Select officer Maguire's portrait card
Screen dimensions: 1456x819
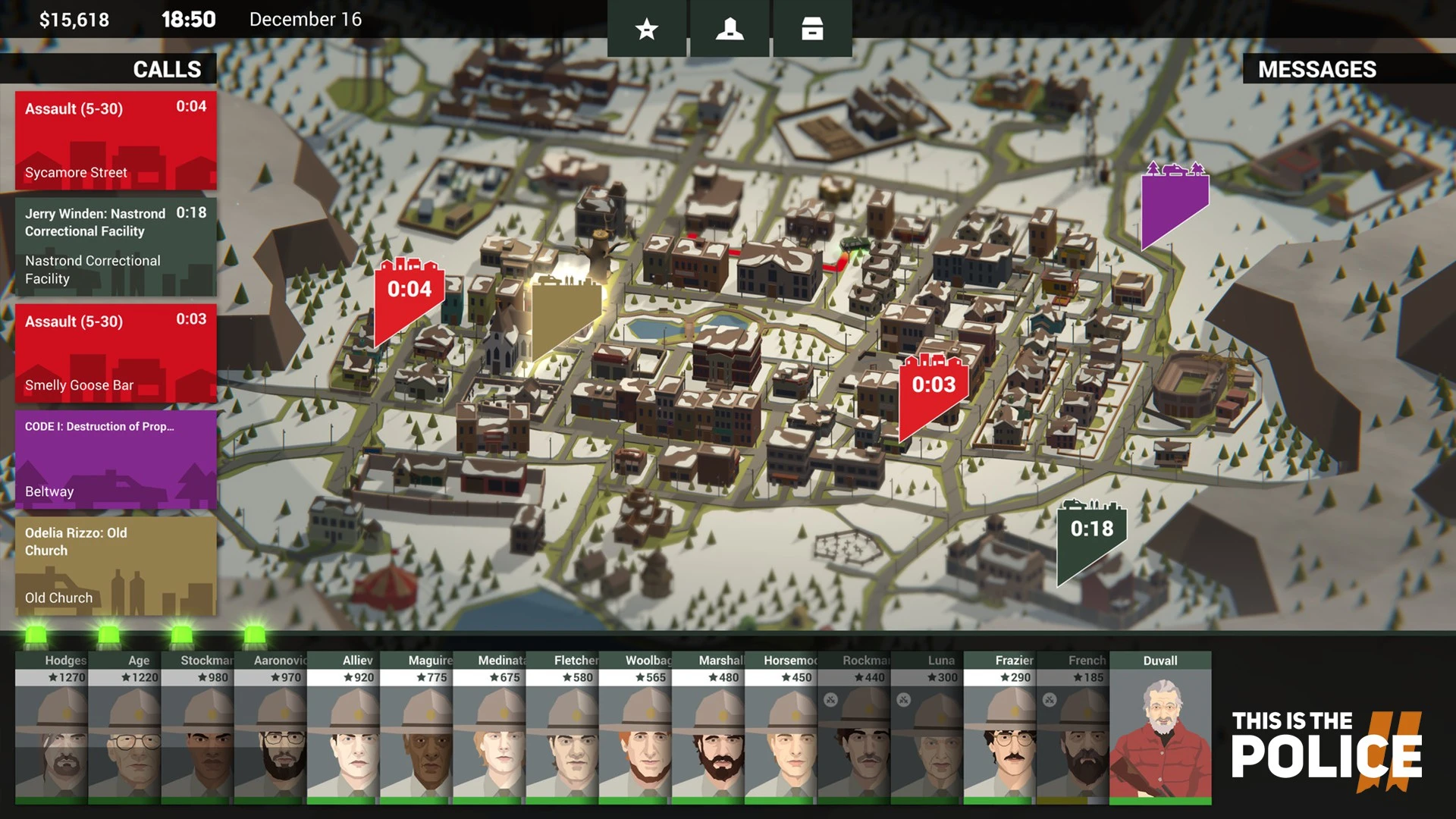pyautogui.click(x=416, y=728)
